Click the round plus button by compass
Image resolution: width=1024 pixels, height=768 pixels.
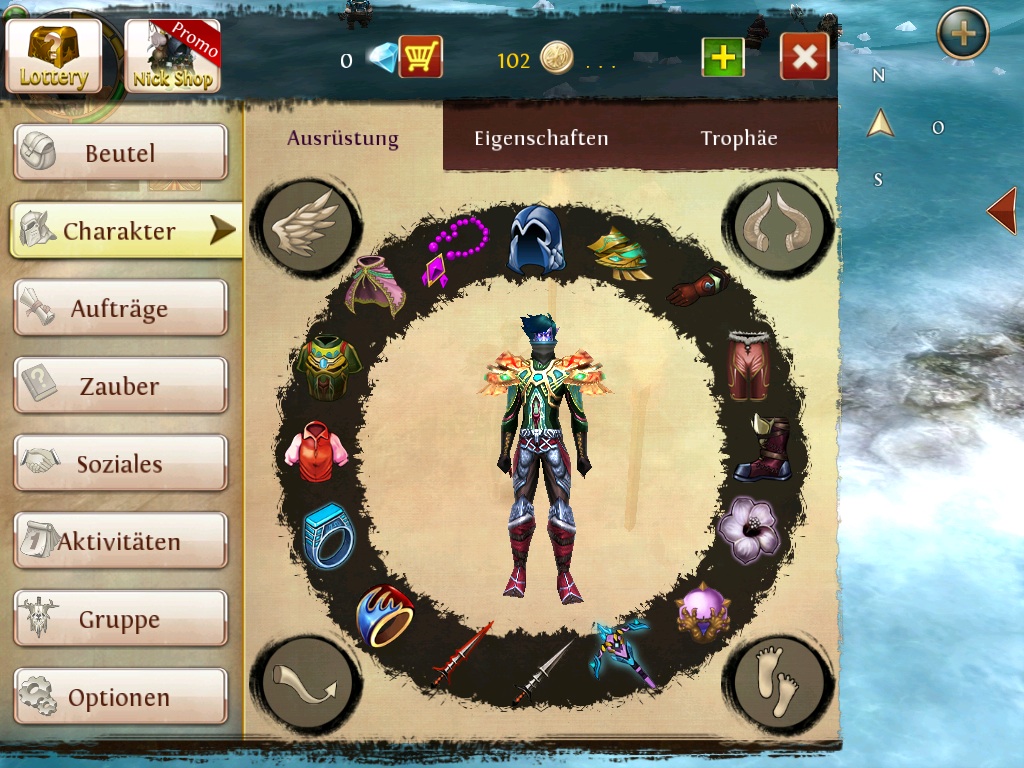point(962,33)
